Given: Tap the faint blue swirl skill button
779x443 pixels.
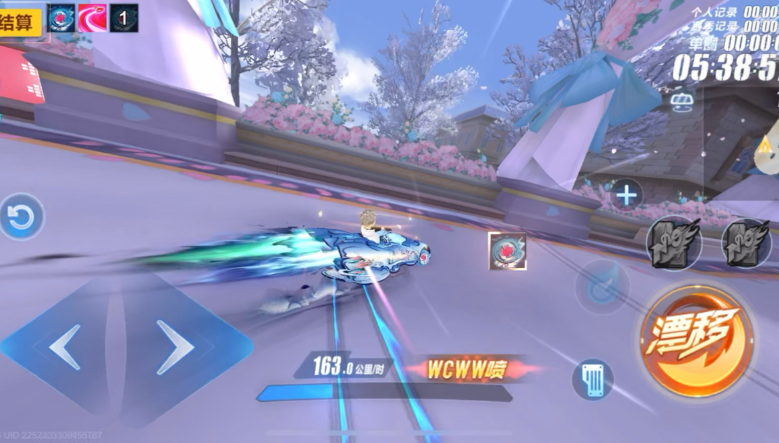Looking at the screenshot, I should (601, 286).
